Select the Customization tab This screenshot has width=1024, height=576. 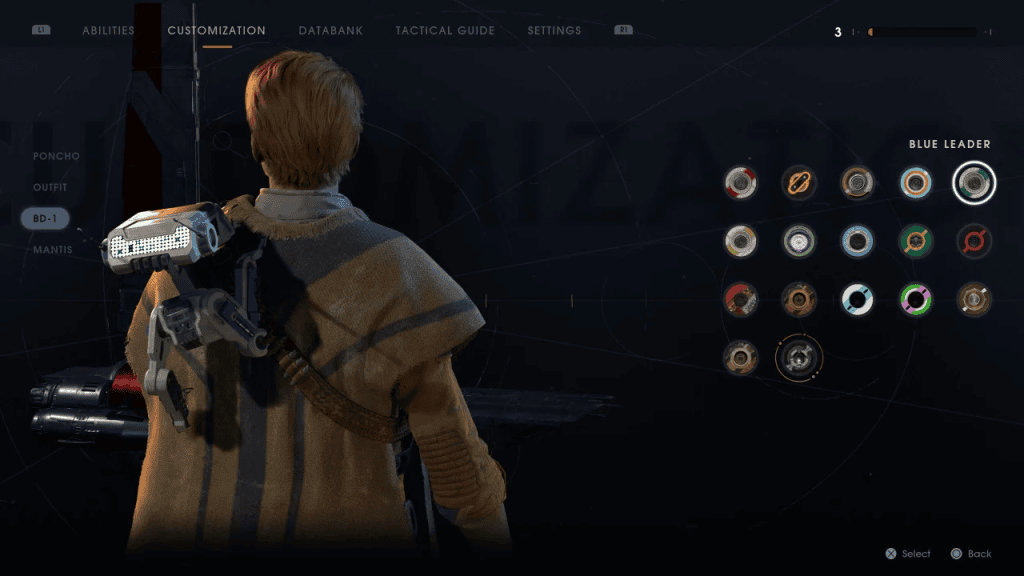(x=216, y=31)
